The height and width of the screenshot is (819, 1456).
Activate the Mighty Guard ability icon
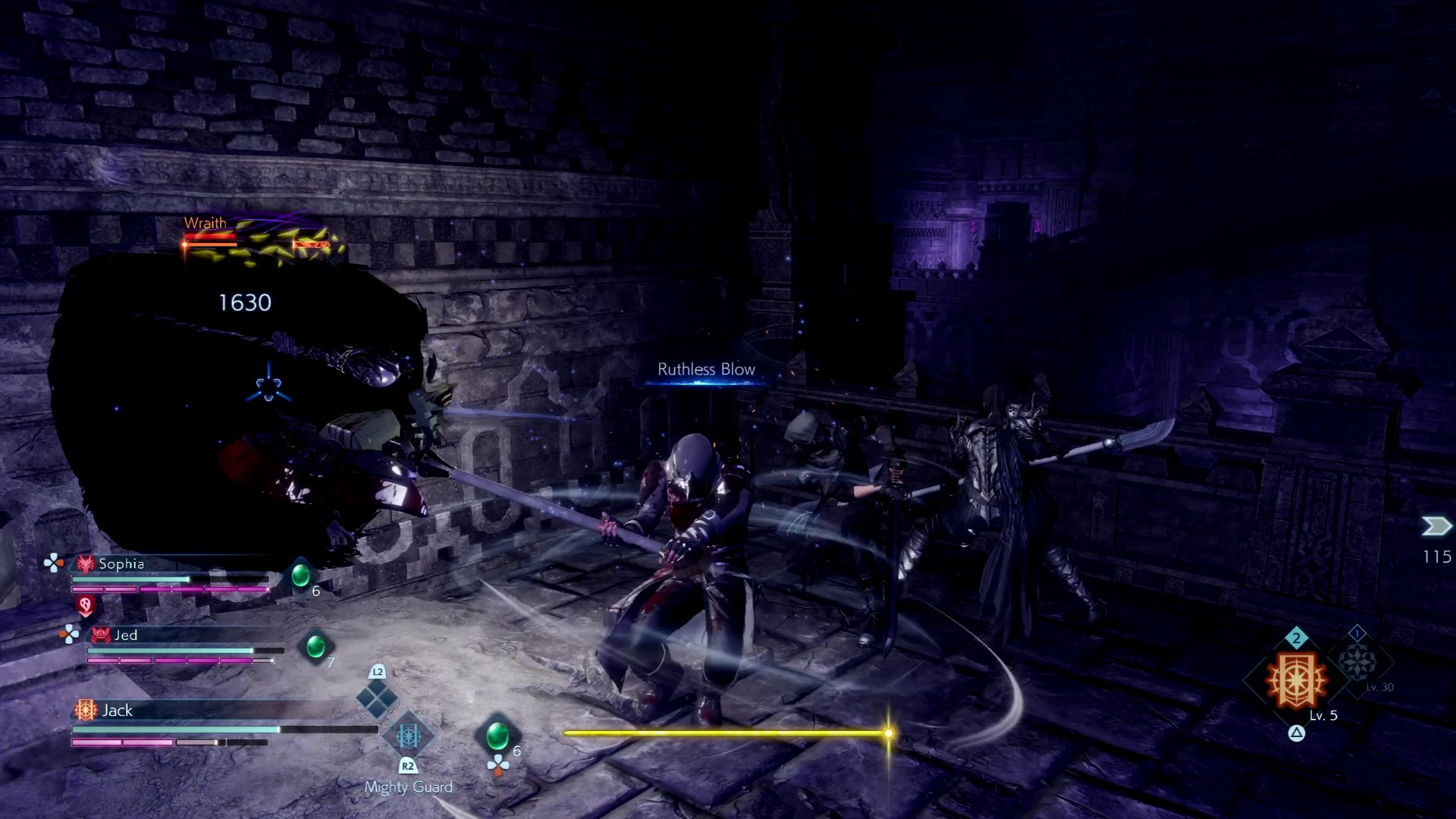tap(408, 736)
